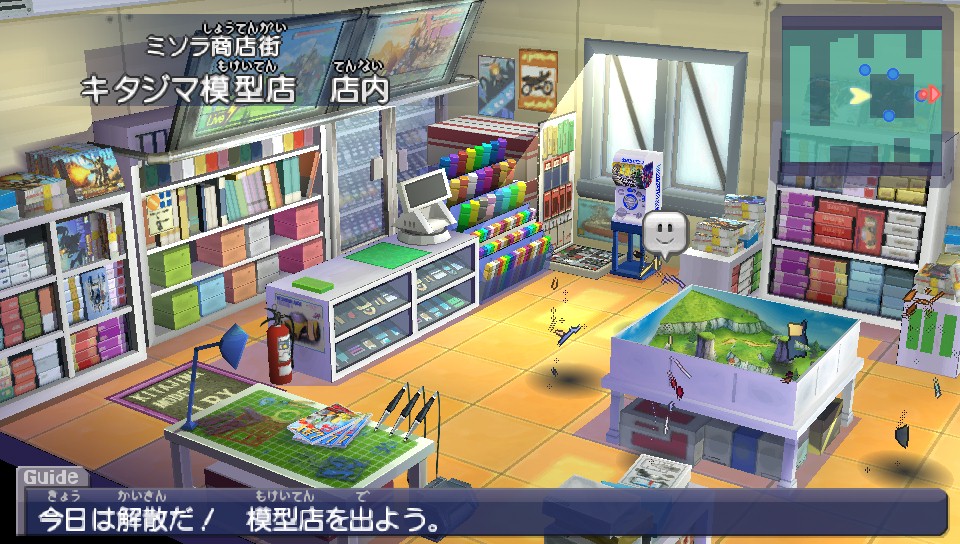Click the smiley face speech bubble
The width and height of the screenshot is (960, 544).
pyautogui.click(x=665, y=235)
